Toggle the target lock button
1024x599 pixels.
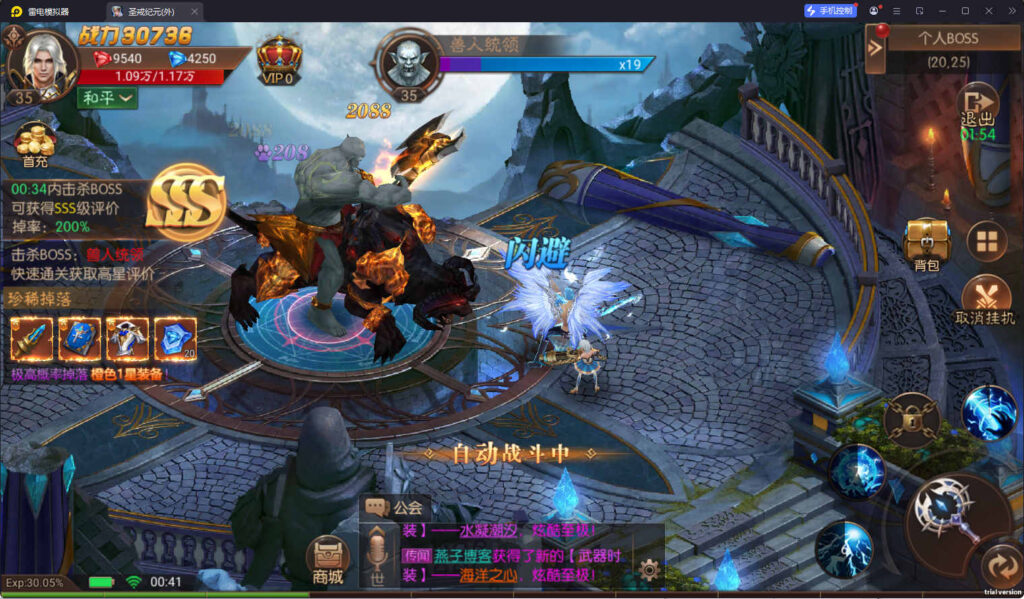pyautogui.click(x=912, y=419)
